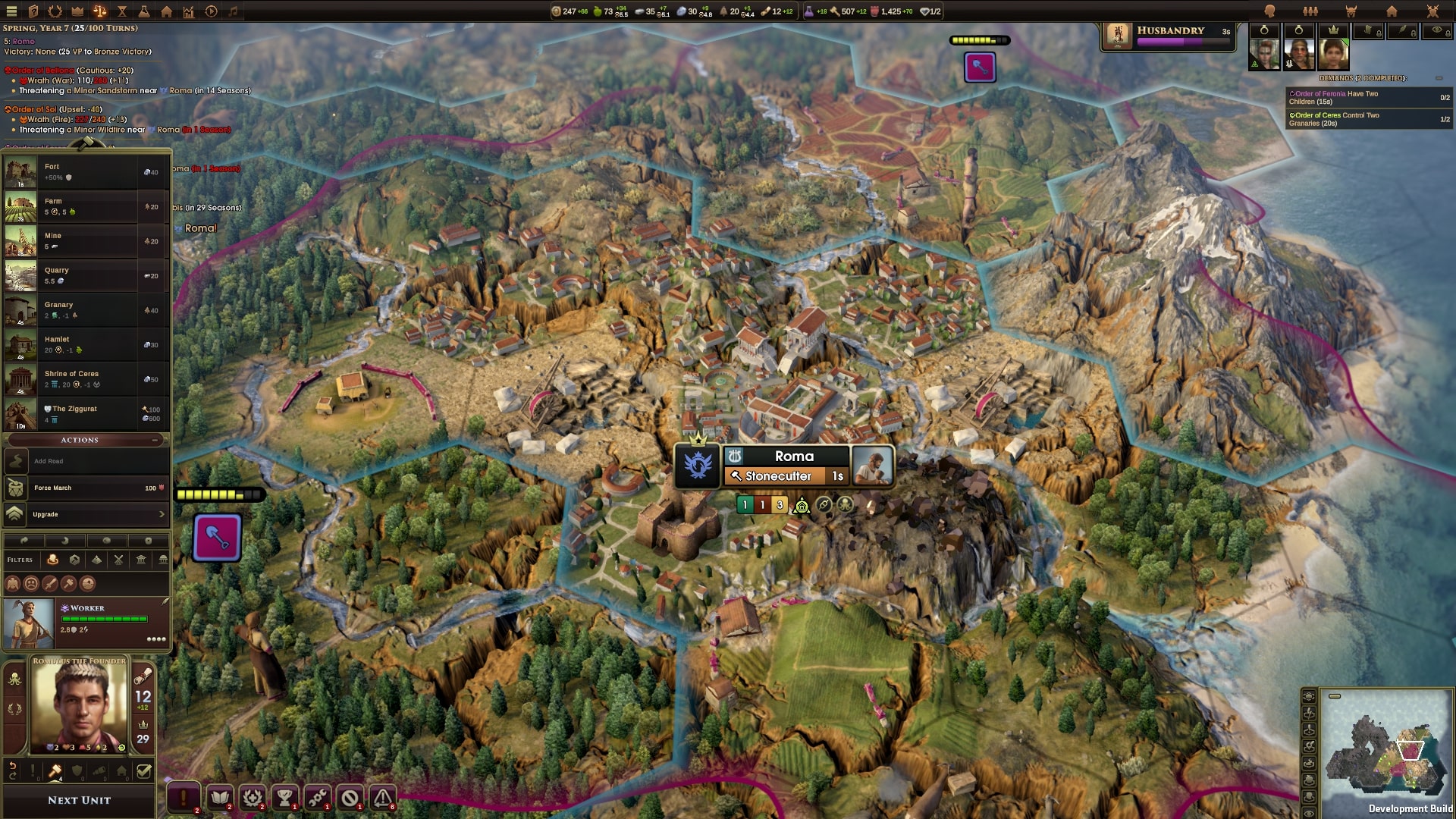Open the minimap view
1456x819 pixels.
pyautogui.click(x=1387, y=751)
